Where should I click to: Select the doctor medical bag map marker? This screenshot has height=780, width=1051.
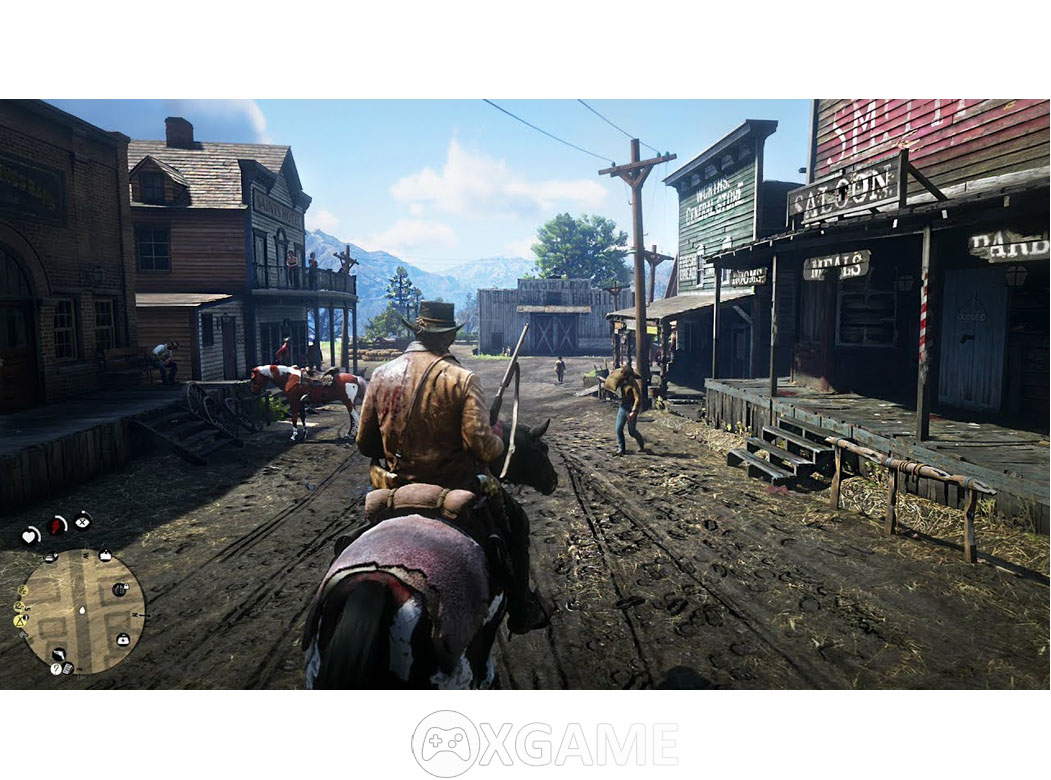123,639
